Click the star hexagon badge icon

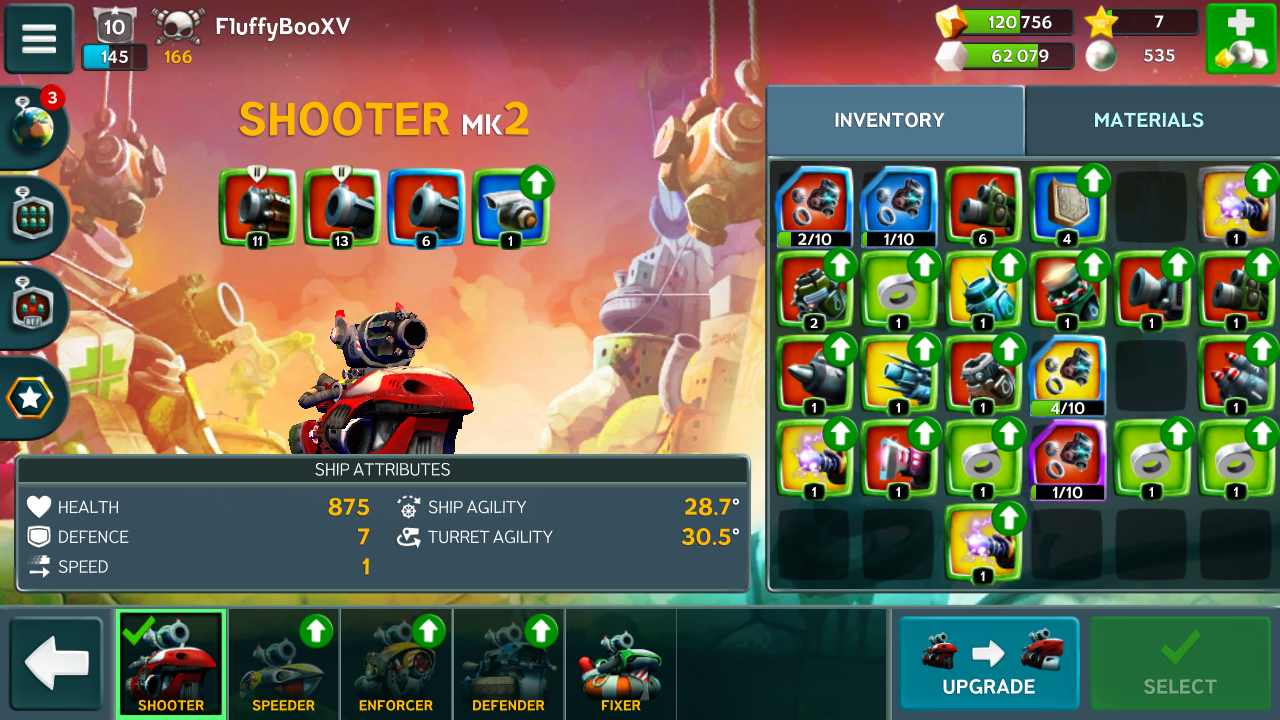coord(30,398)
